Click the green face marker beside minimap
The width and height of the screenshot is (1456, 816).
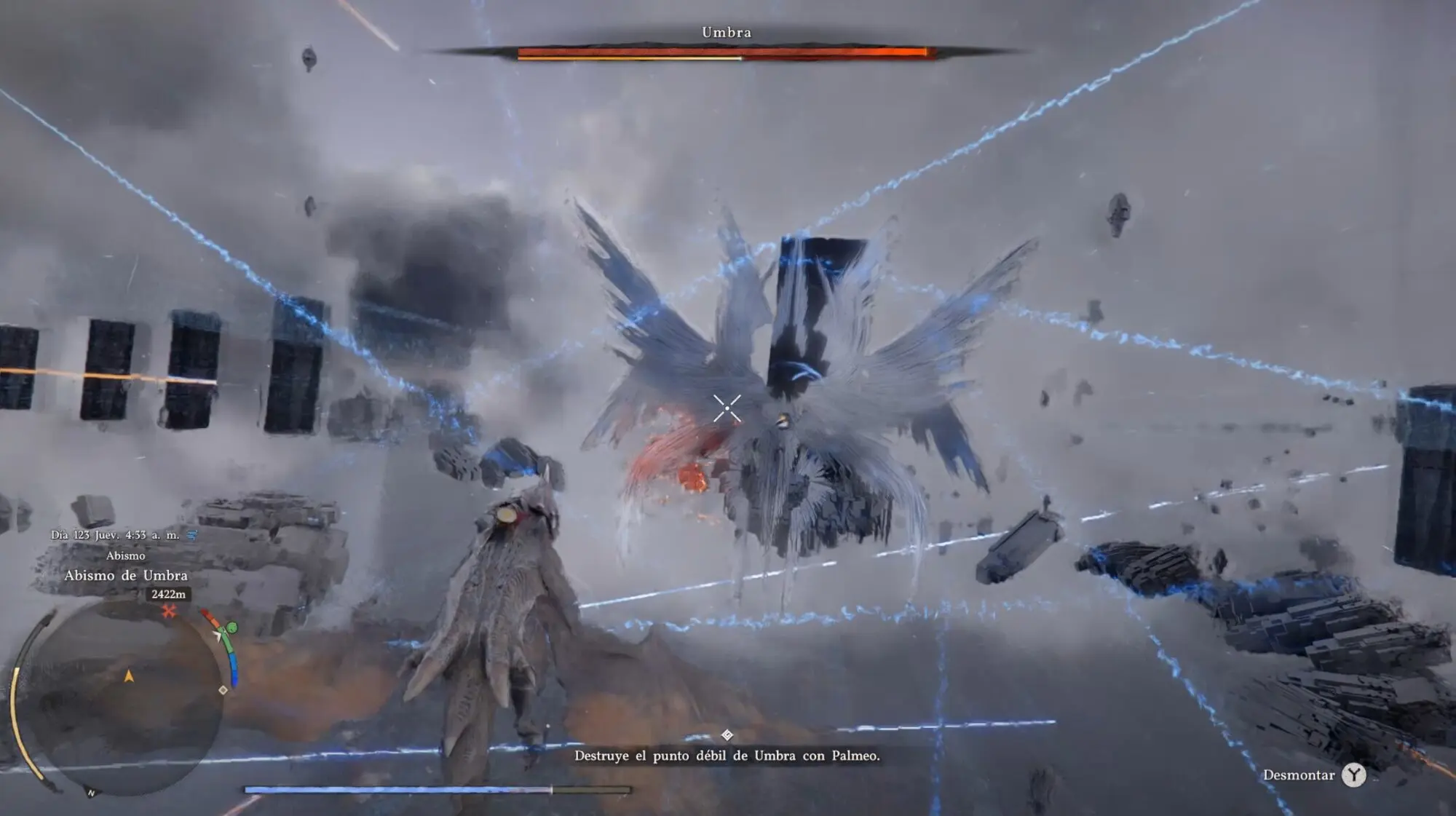[232, 627]
